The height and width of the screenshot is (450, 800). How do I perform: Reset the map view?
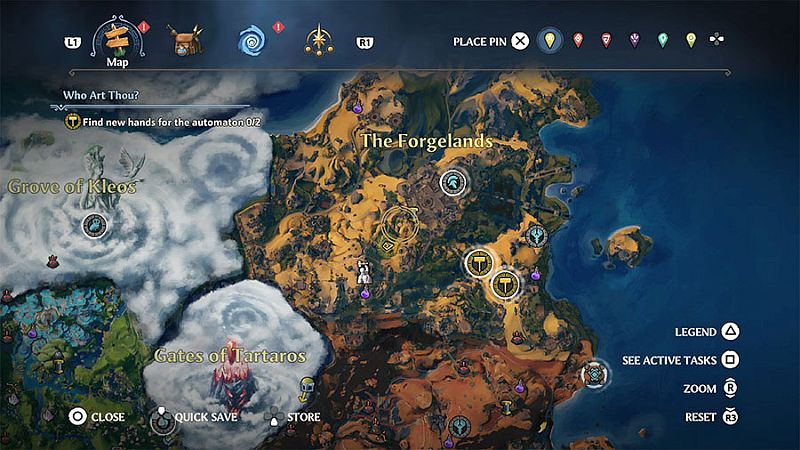tap(731, 416)
